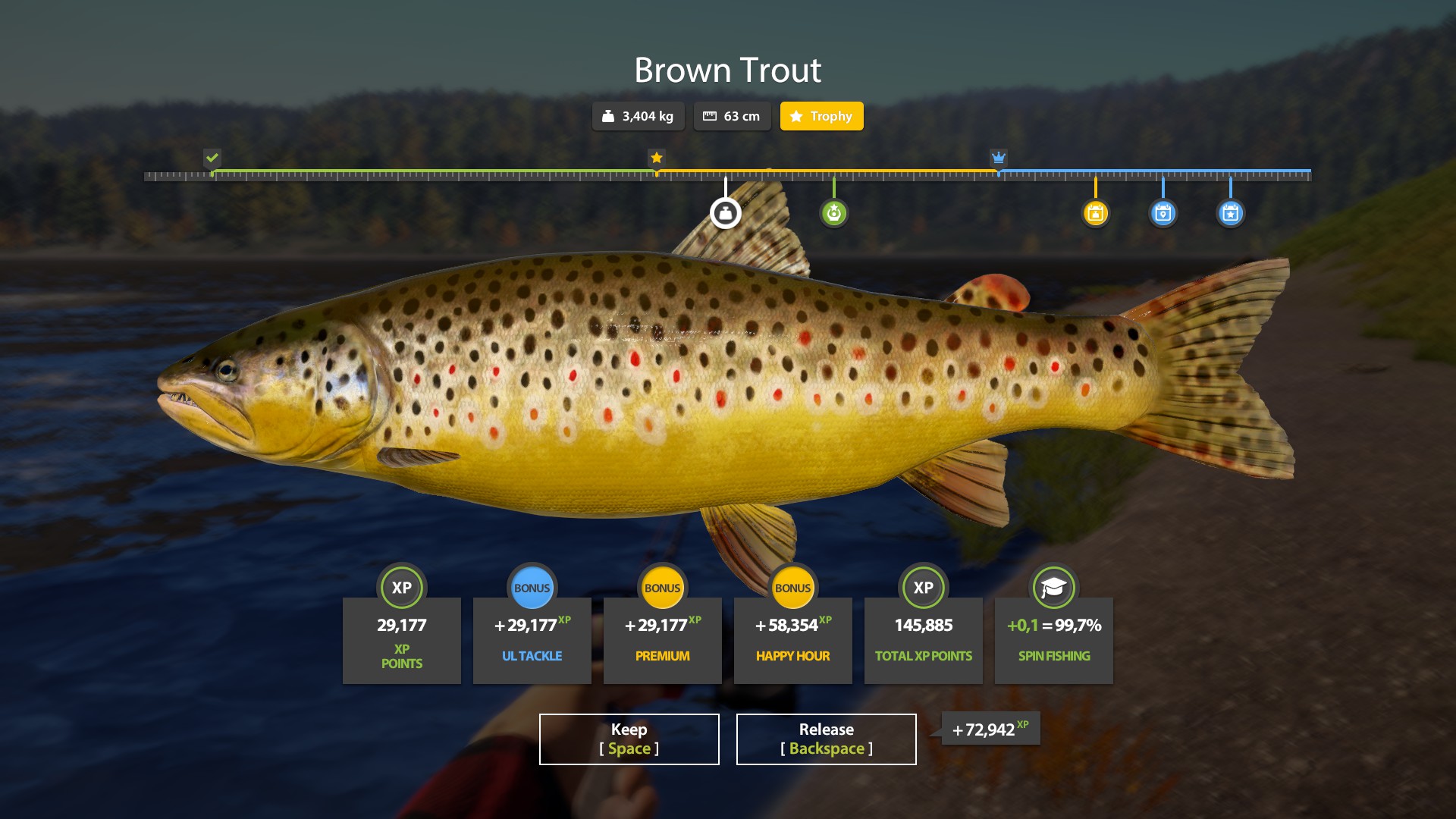Click the Premium bonus badge
Viewport: 1456px width, 819px height.
point(663,588)
